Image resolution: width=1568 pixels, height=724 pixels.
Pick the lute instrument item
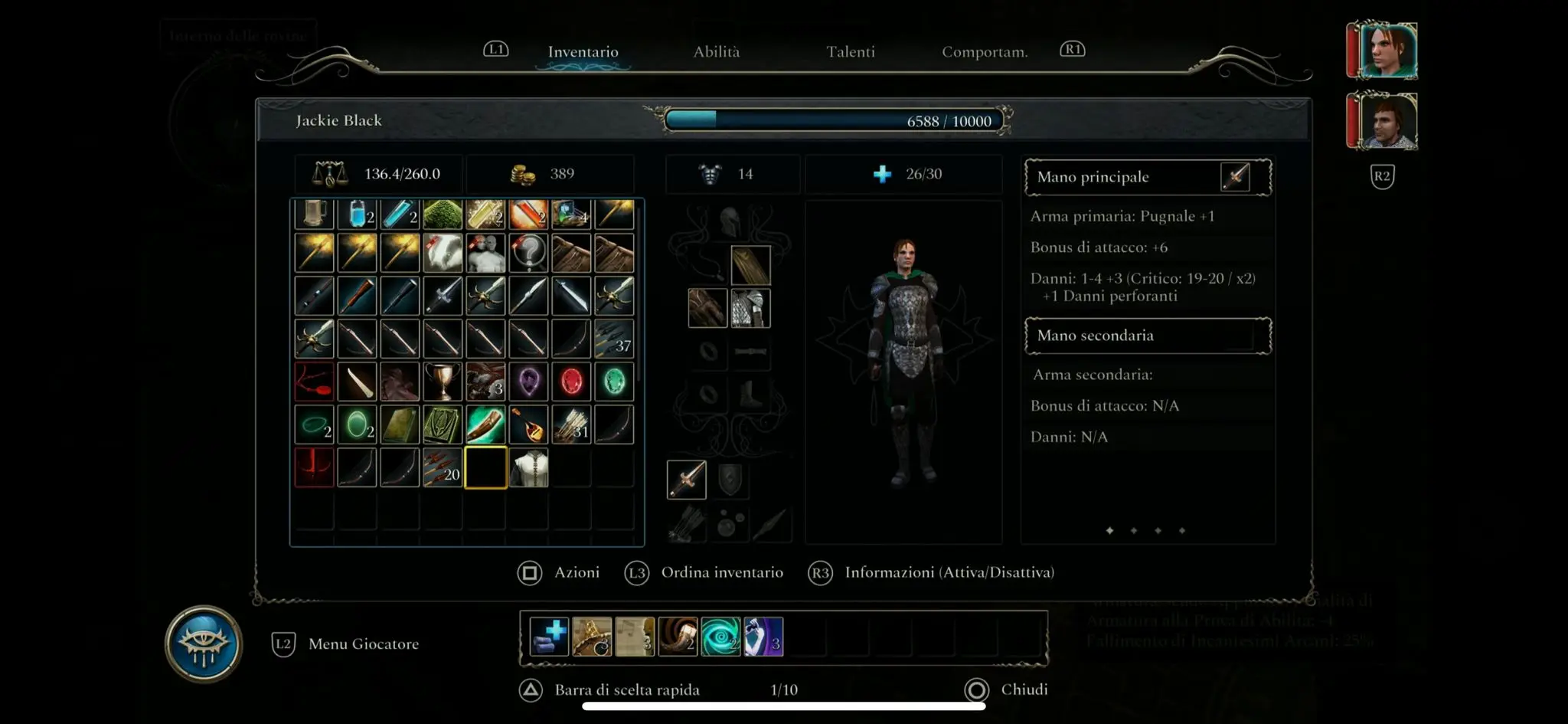[528, 424]
